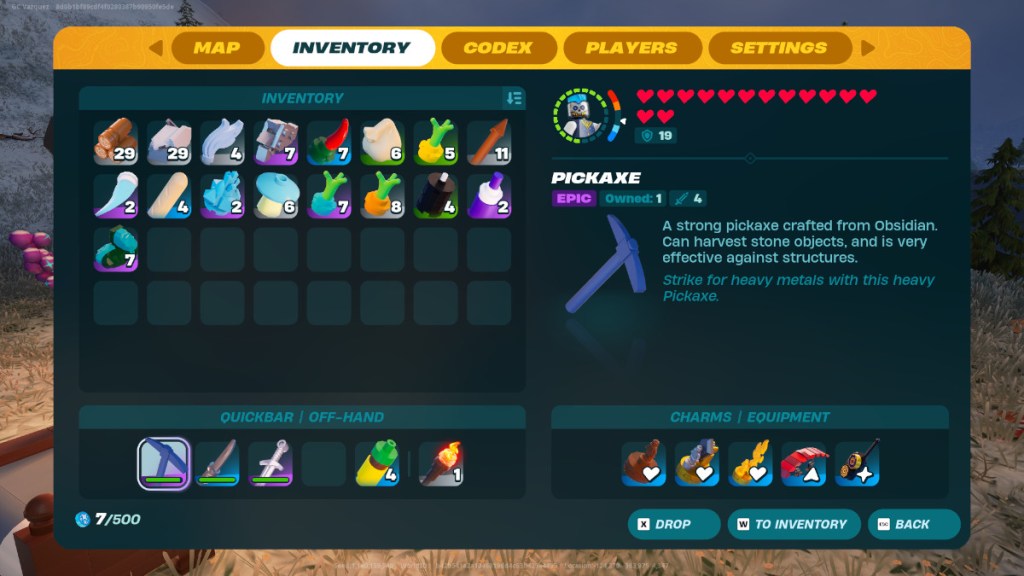Pick the blue crystal cluster item
This screenshot has width=1024, height=576.
tap(222, 195)
